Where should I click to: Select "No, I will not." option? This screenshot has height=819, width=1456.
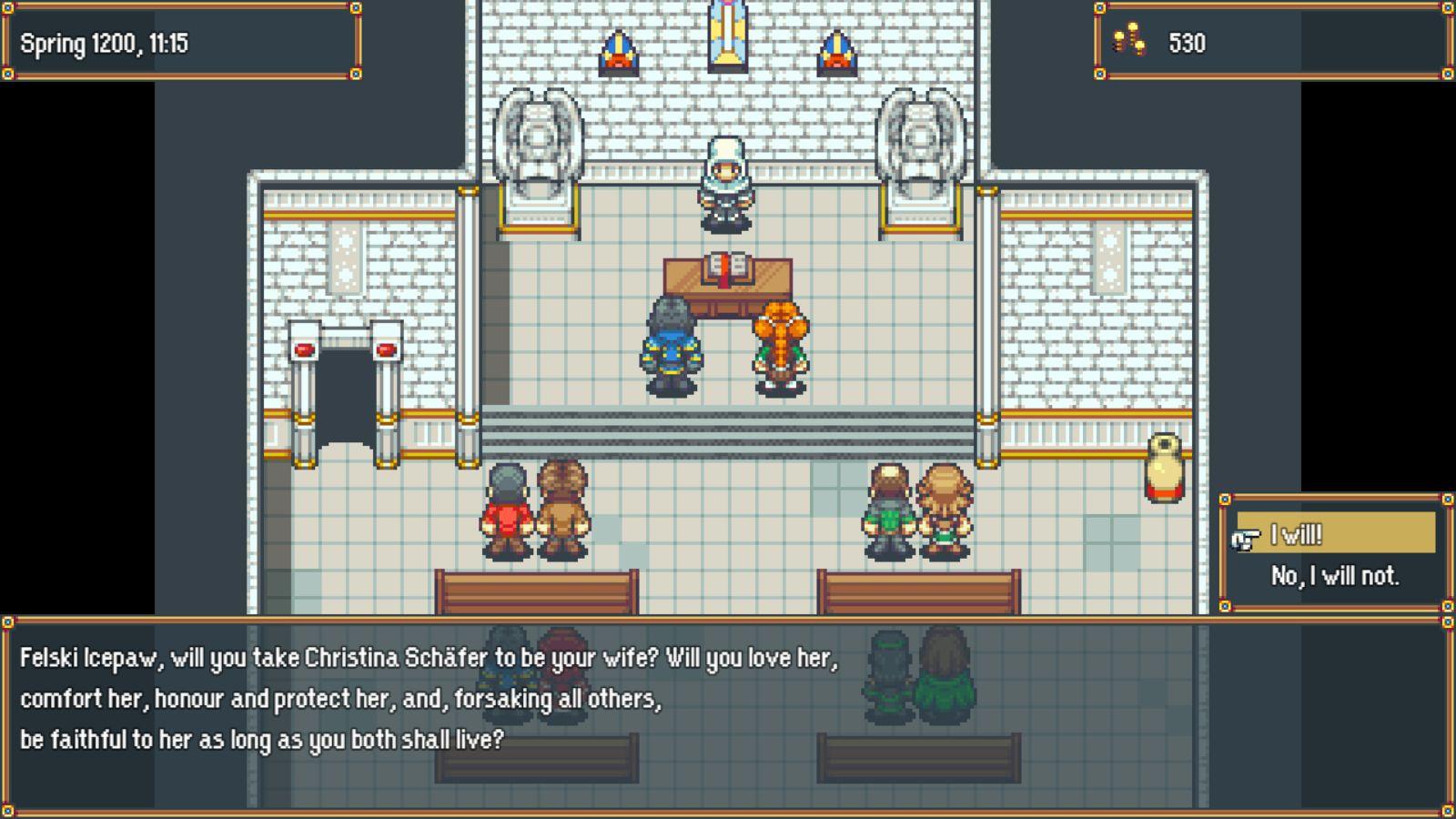coord(1334,576)
